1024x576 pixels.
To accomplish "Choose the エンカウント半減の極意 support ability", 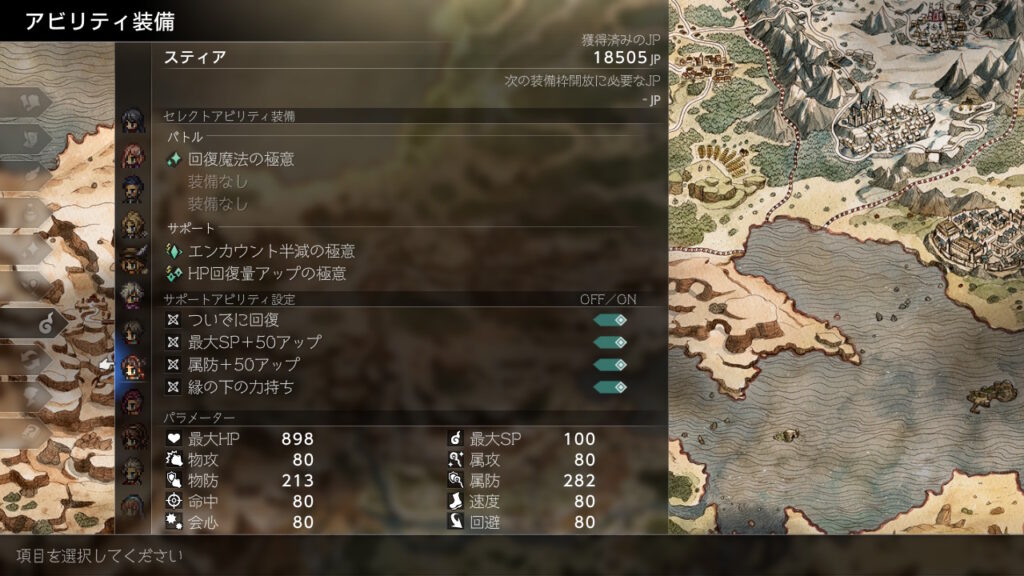I will pos(271,251).
